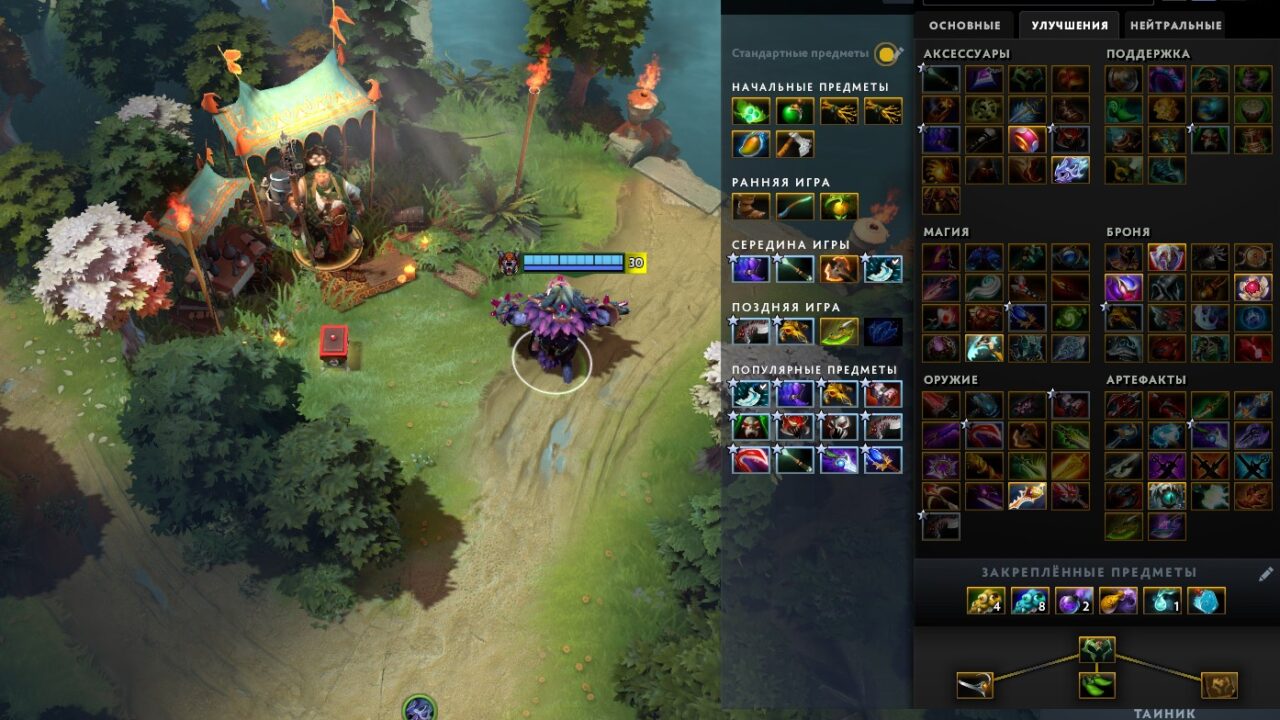The height and width of the screenshot is (720, 1280).
Task: Choose the Lotus Orb in Броня
Action: (x=1253, y=288)
